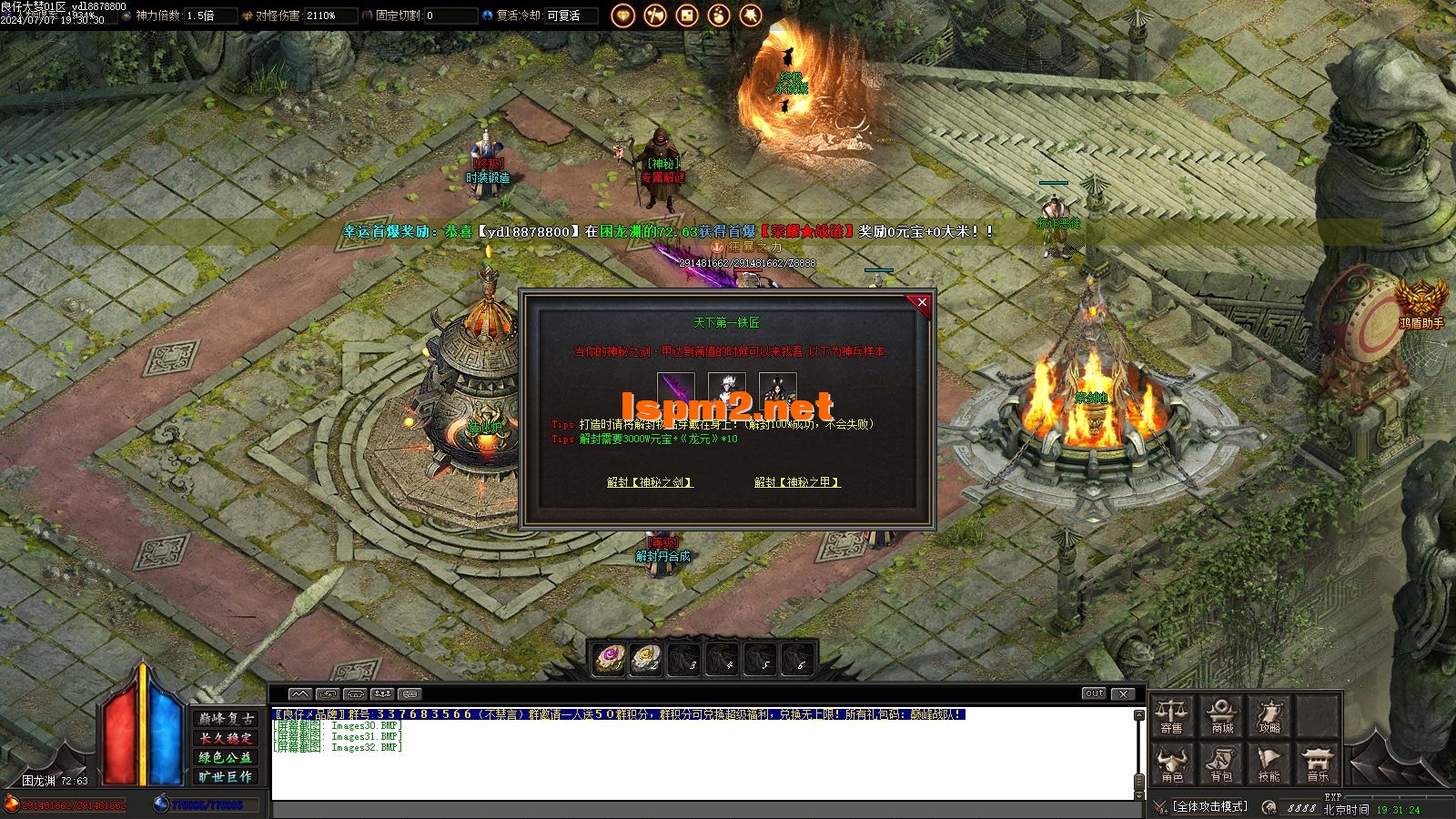The width and height of the screenshot is (1456, 819).
Task: Choose 解封【神秘之剑】 option
Action: (x=650, y=482)
